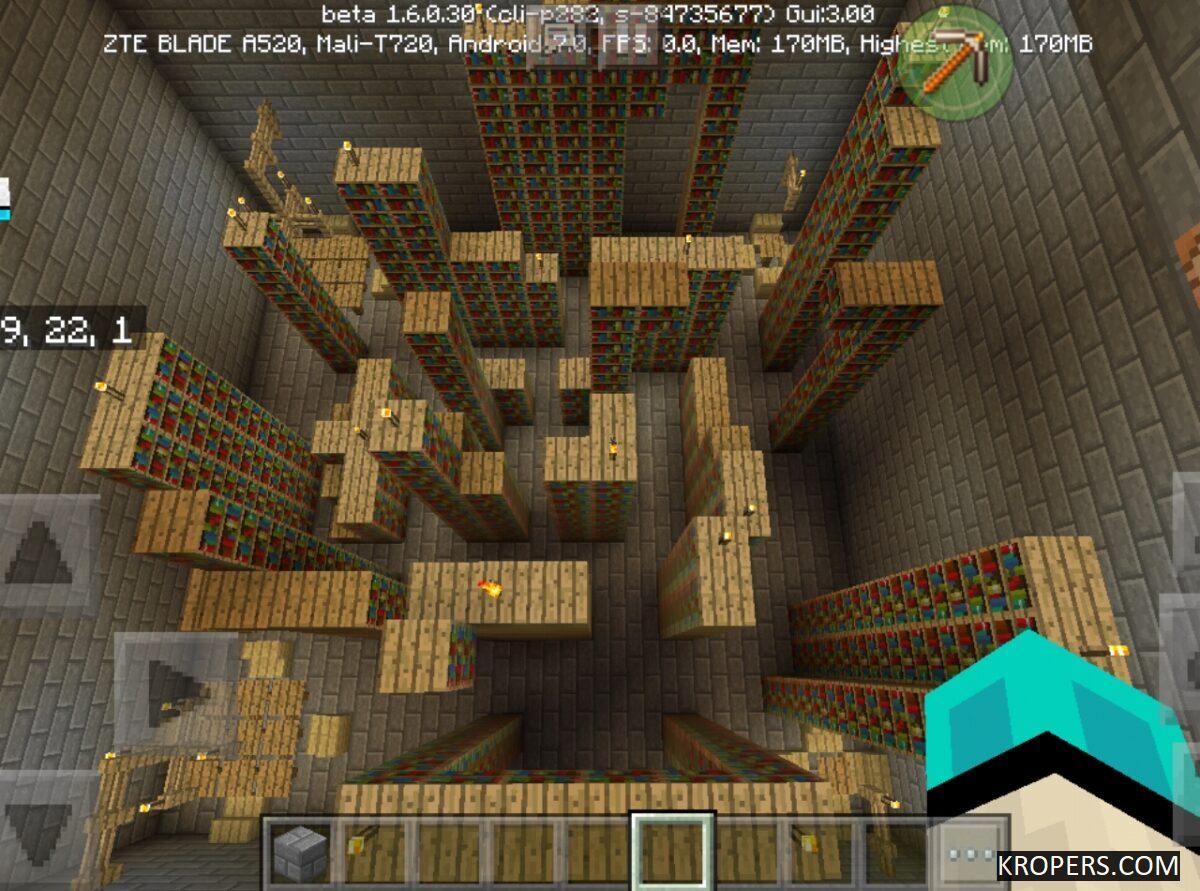This screenshot has height=891, width=1200.
Task: Move backward with the down arrow
Action: 42,820
